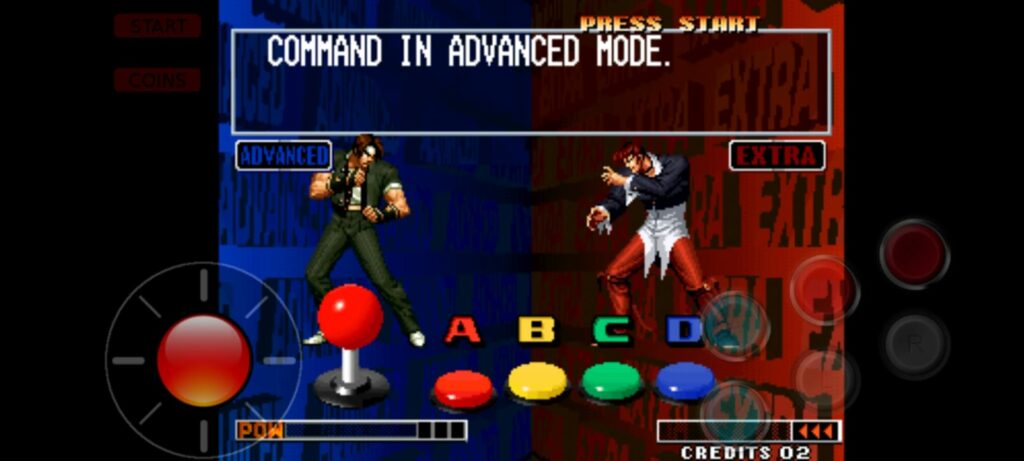Screen dimensions: 1024x461
Task: Choose the ADVANCED mode label
Action: [x=284, y=156]
